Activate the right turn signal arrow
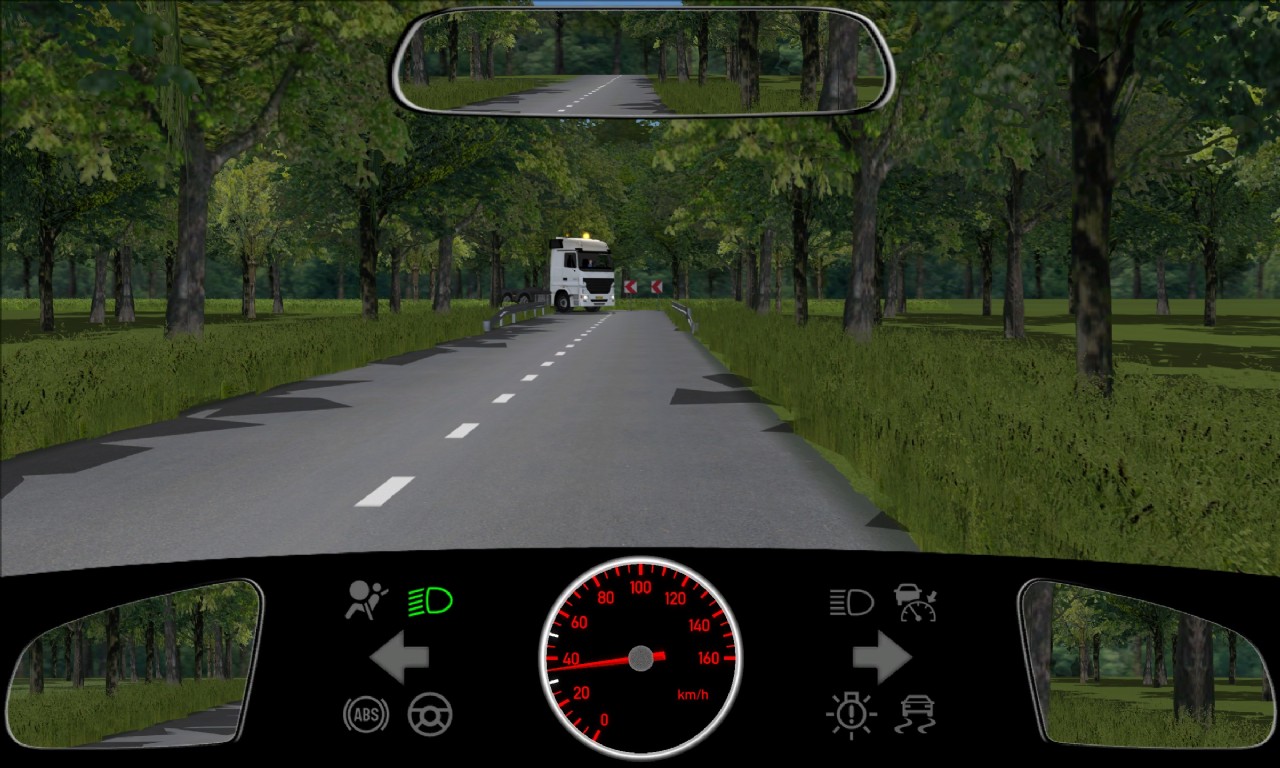1280x768 pixels. pos(881,657)
